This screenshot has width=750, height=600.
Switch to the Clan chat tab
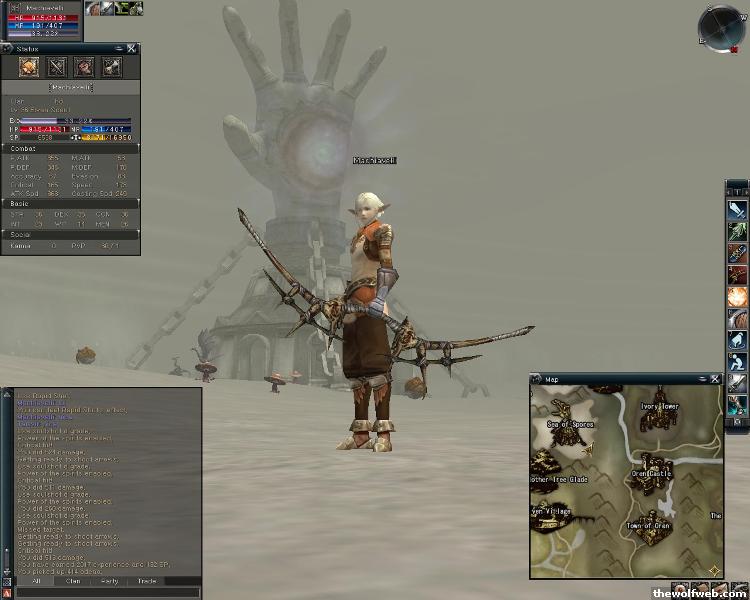[x=73, y=580]
